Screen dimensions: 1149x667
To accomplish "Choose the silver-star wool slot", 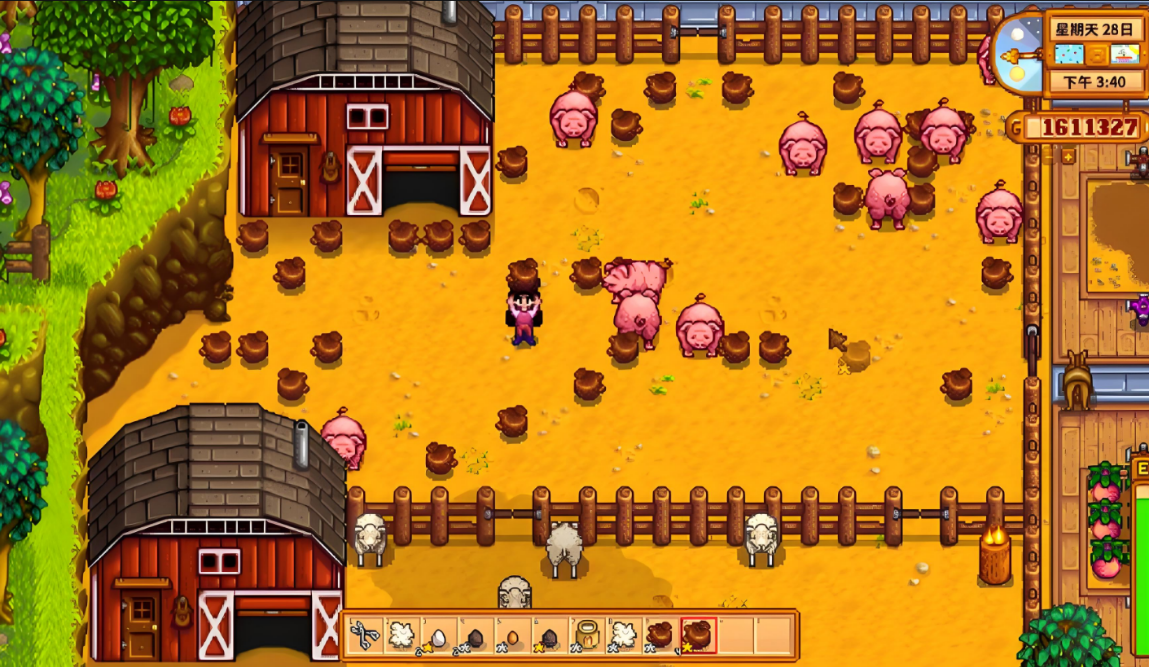I will [623, 635].
